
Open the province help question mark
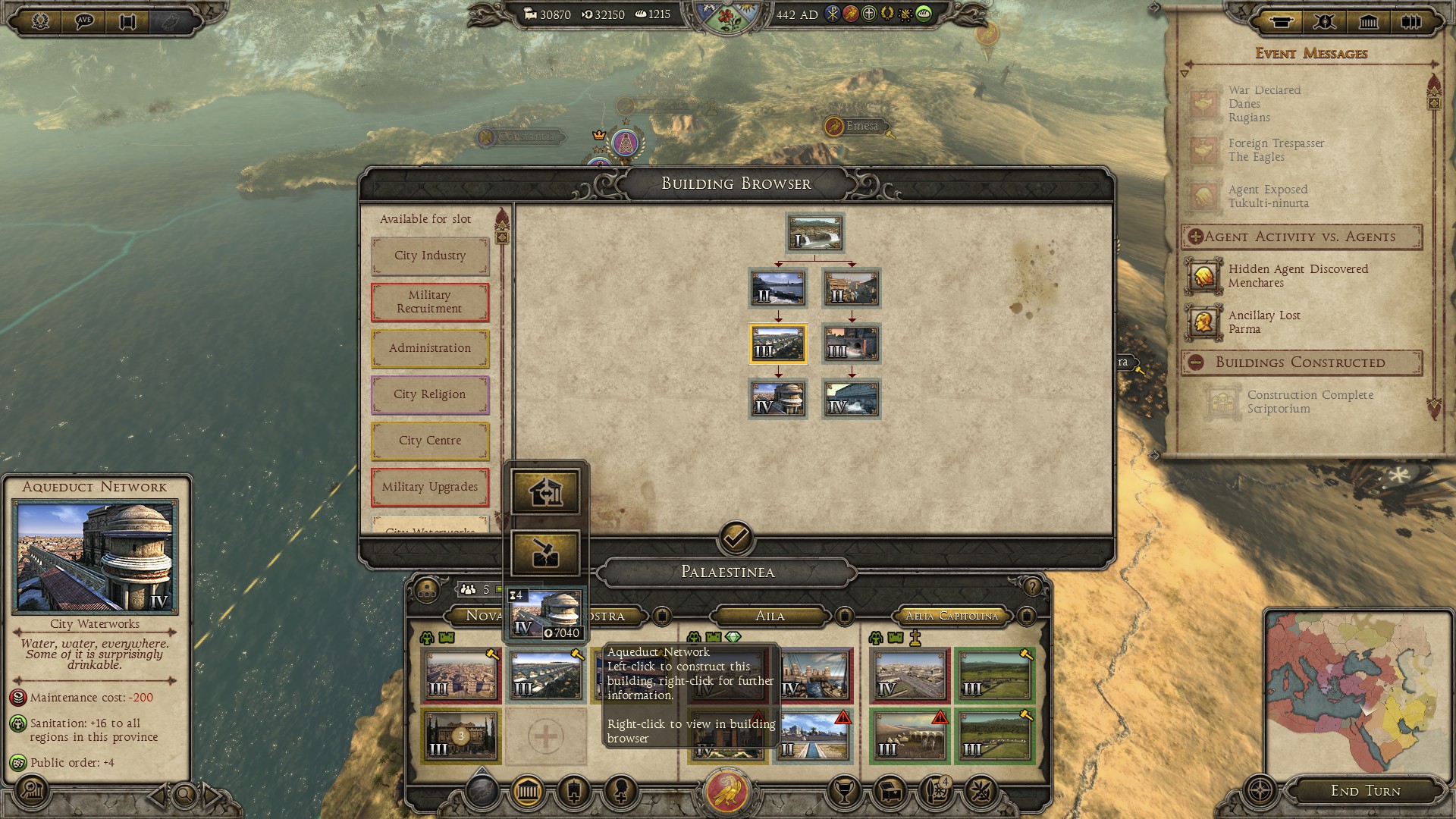pyautogui.click(x=1031, y=587)
